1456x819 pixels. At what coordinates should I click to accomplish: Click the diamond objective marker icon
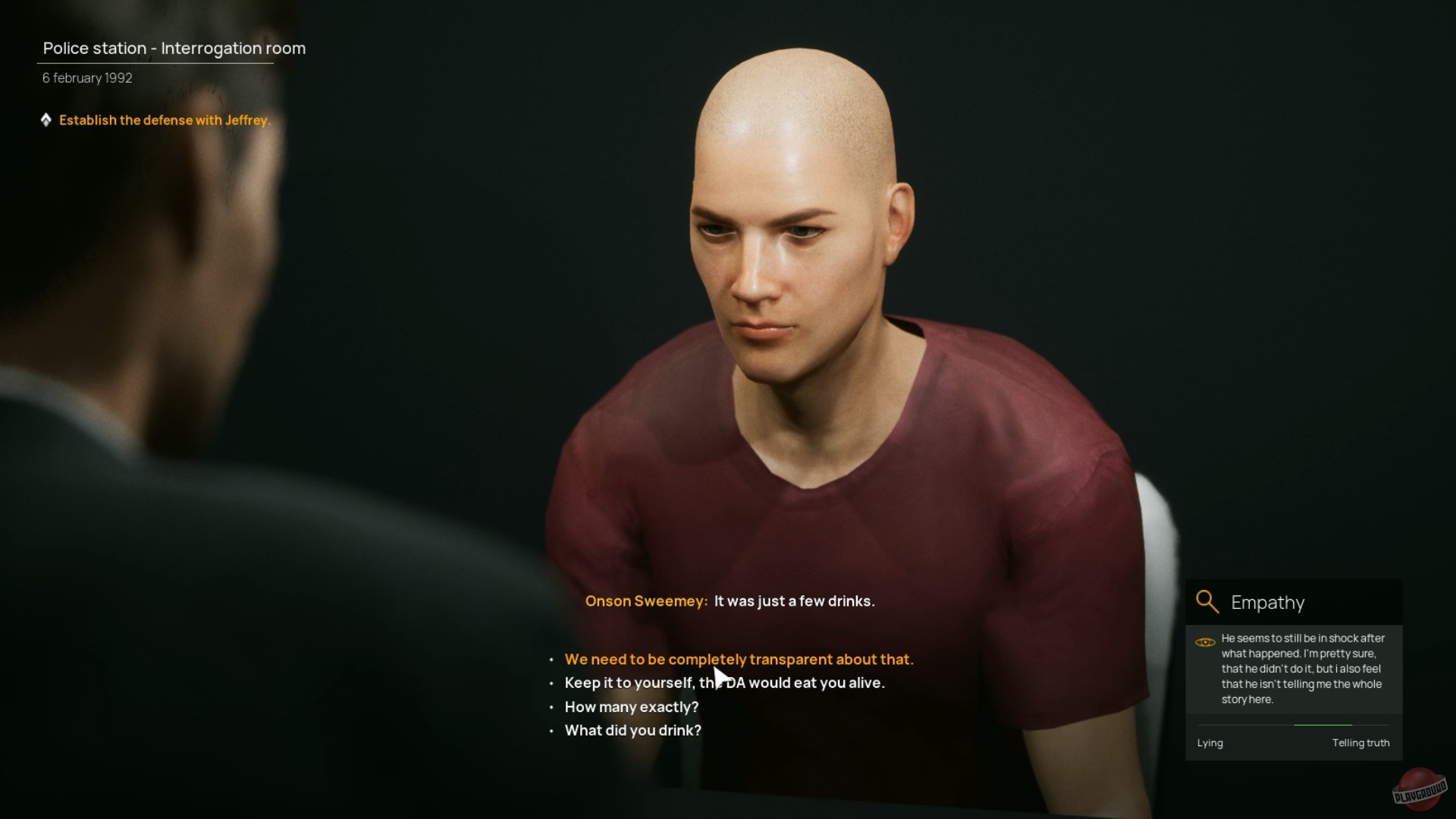47,119
